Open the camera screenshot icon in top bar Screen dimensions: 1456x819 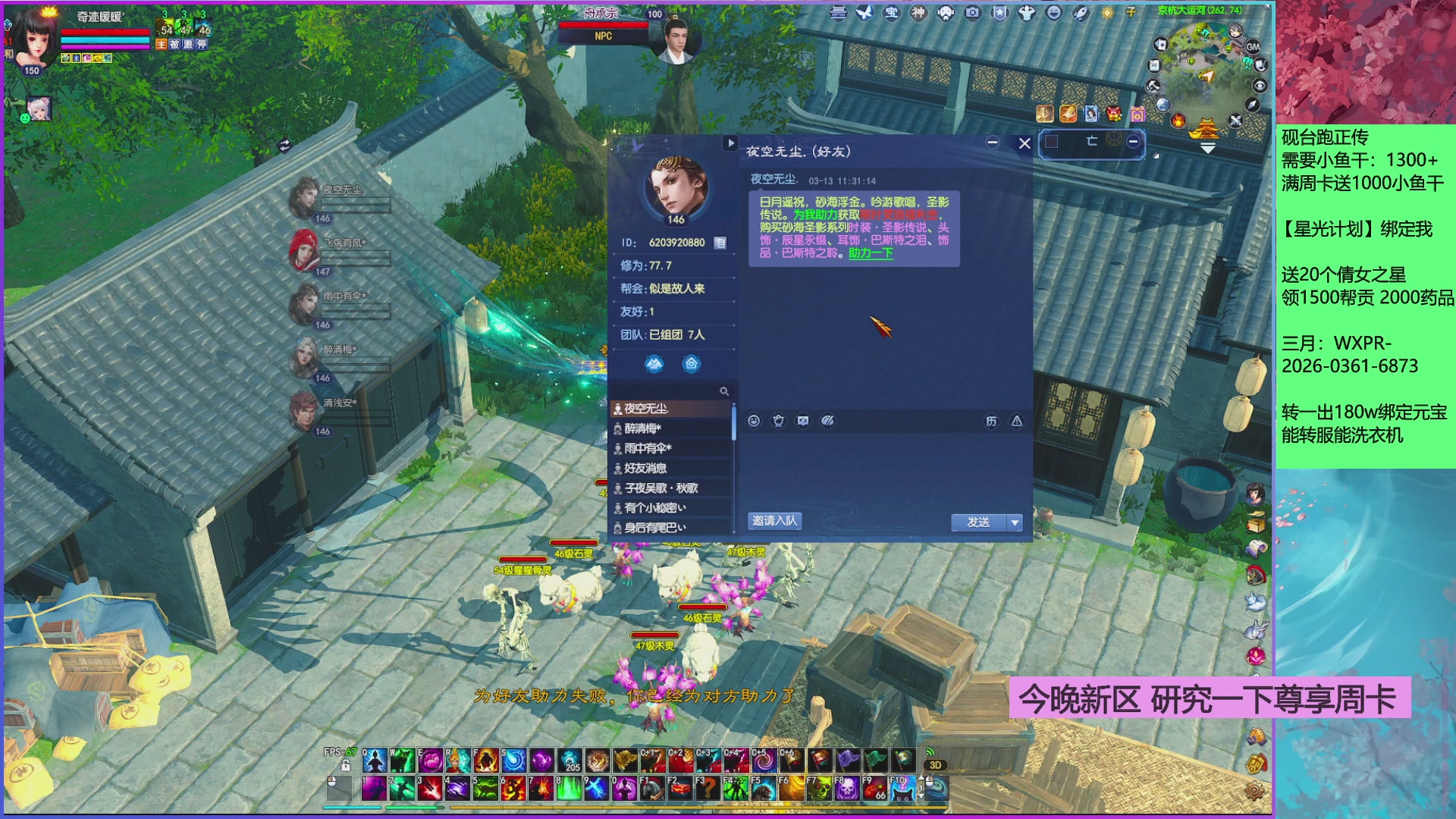pyautogui.click(x=972, y=13)
